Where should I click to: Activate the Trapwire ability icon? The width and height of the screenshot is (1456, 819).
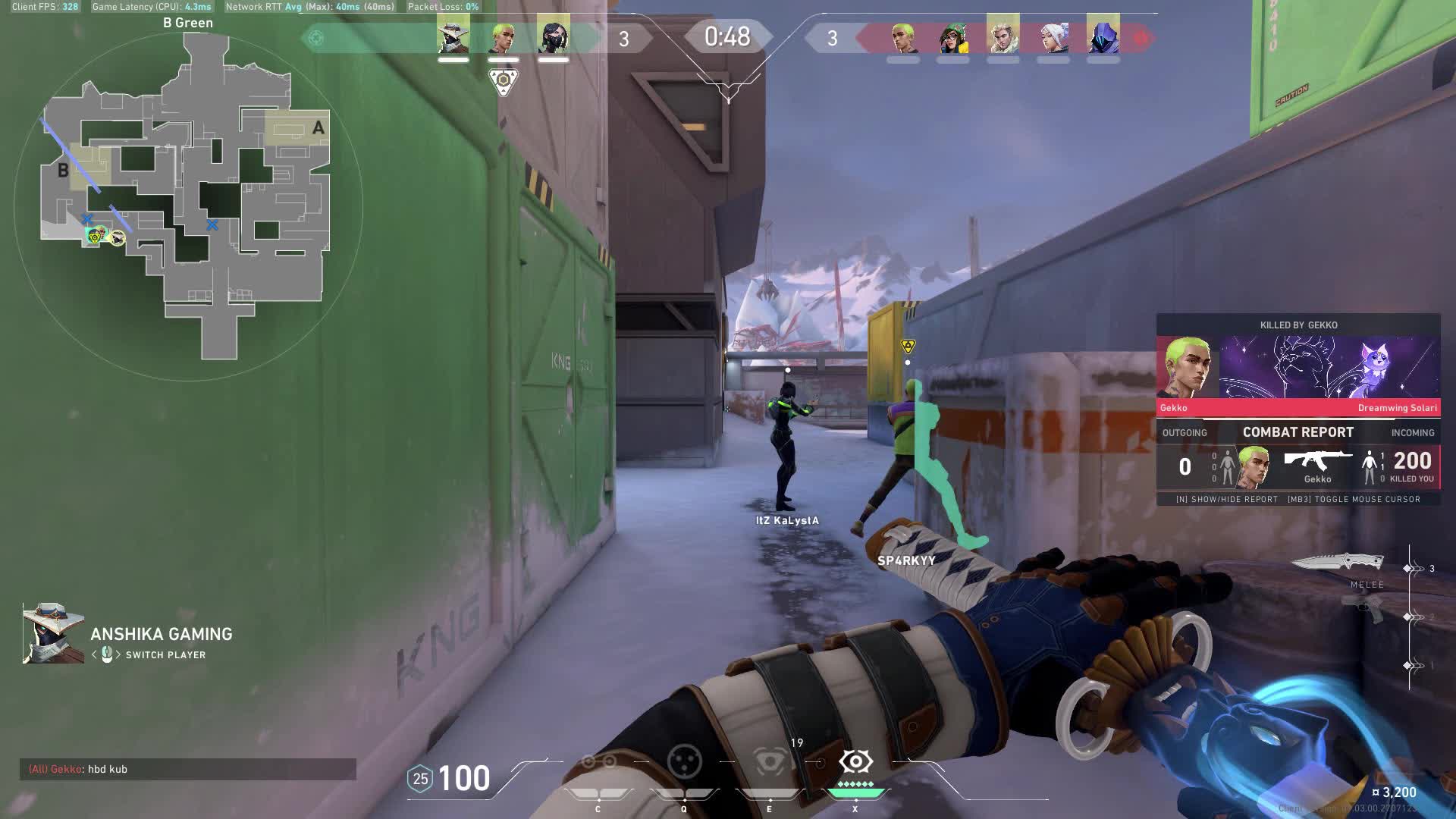click(x=598, y=761)
